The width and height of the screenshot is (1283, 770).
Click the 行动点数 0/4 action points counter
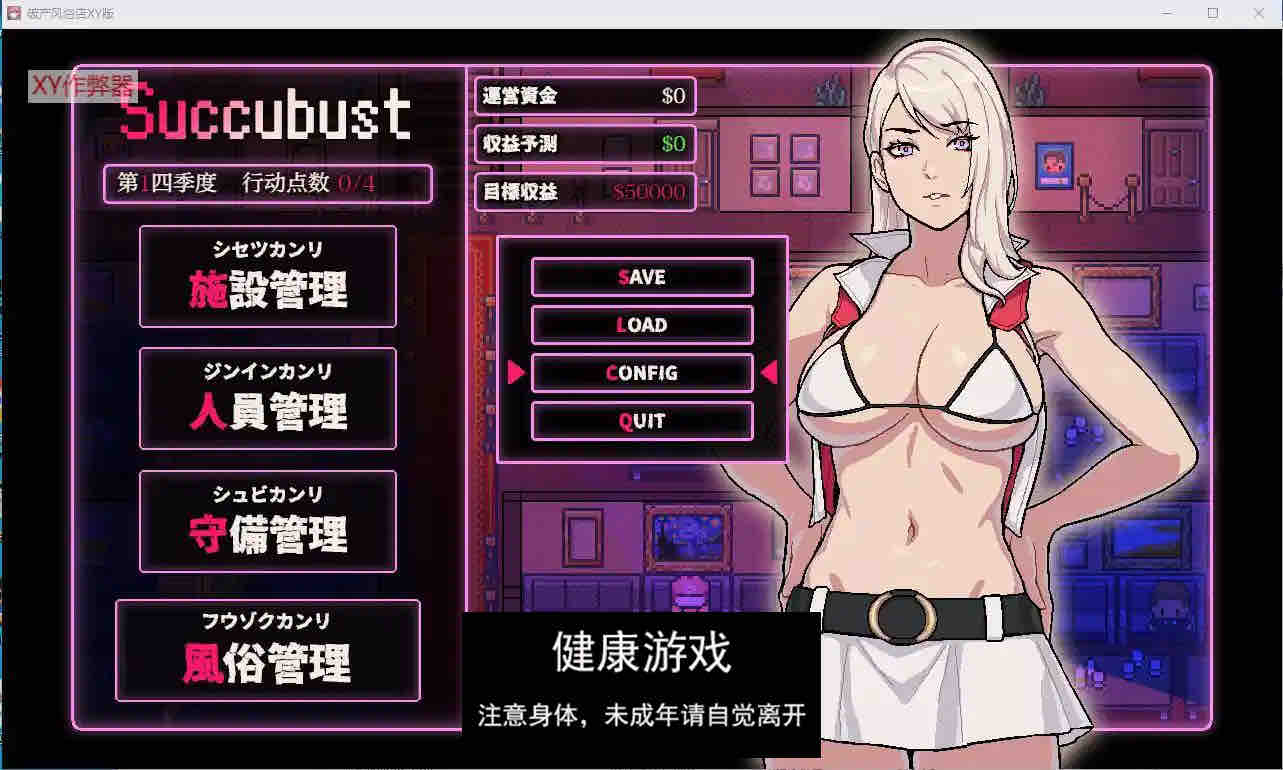click(313, 184)
